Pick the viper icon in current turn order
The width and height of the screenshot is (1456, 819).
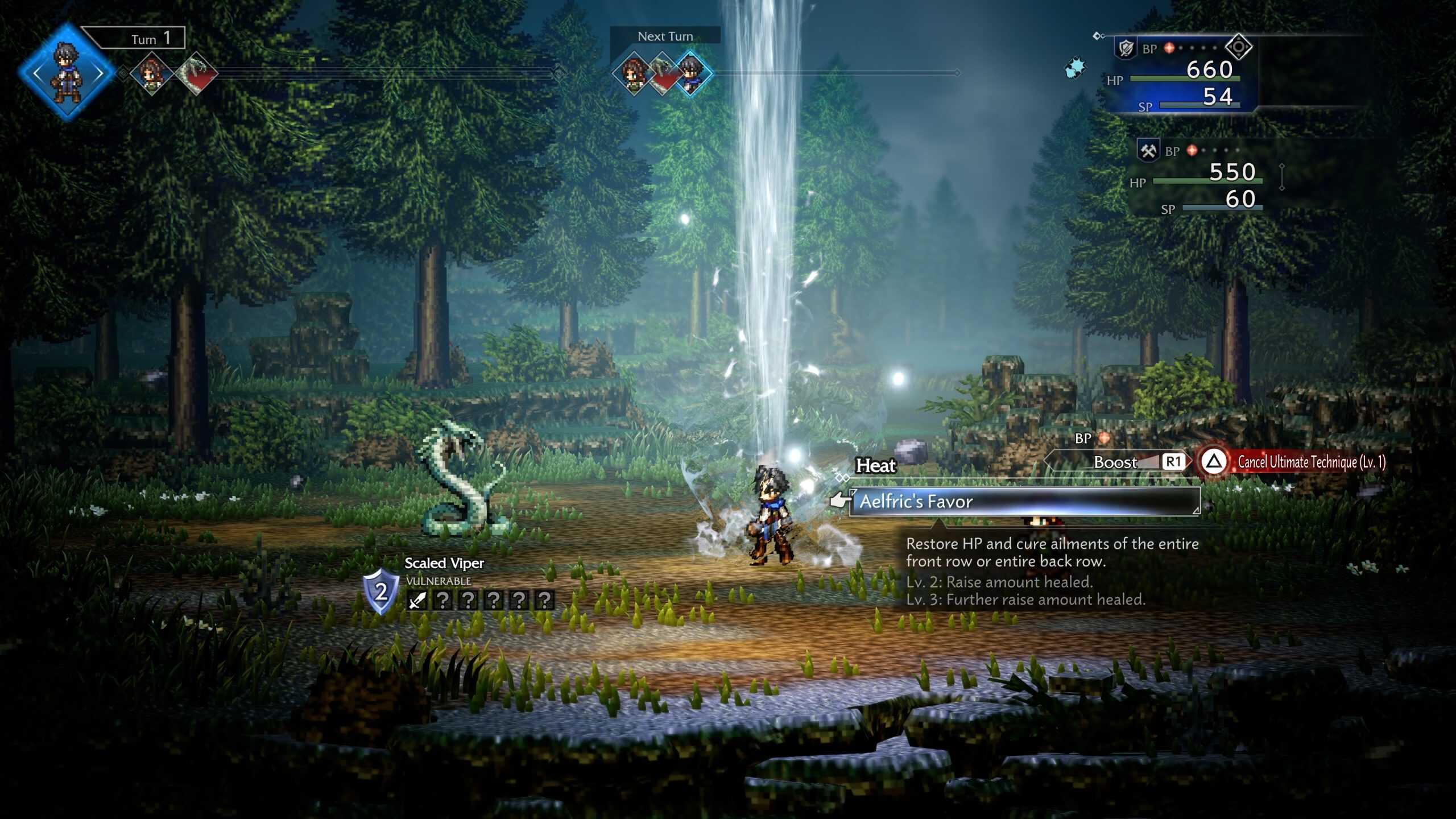(196, 73)
